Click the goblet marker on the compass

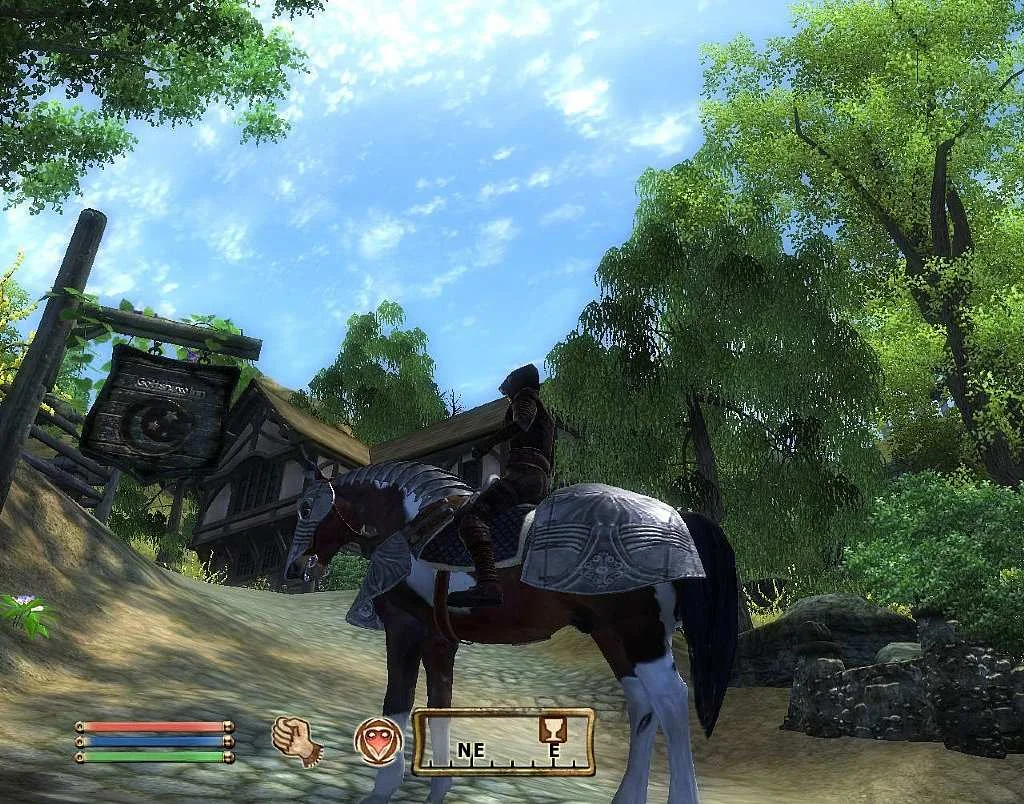pos(551,727)
